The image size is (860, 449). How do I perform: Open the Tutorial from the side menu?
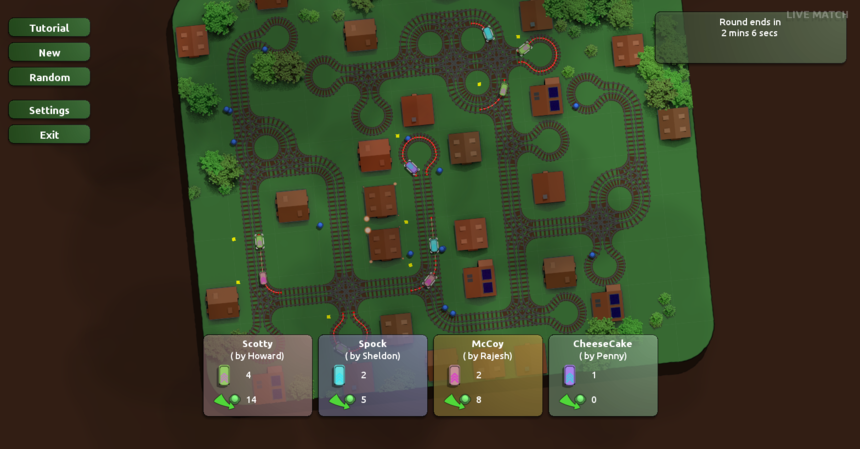[49, 28]
